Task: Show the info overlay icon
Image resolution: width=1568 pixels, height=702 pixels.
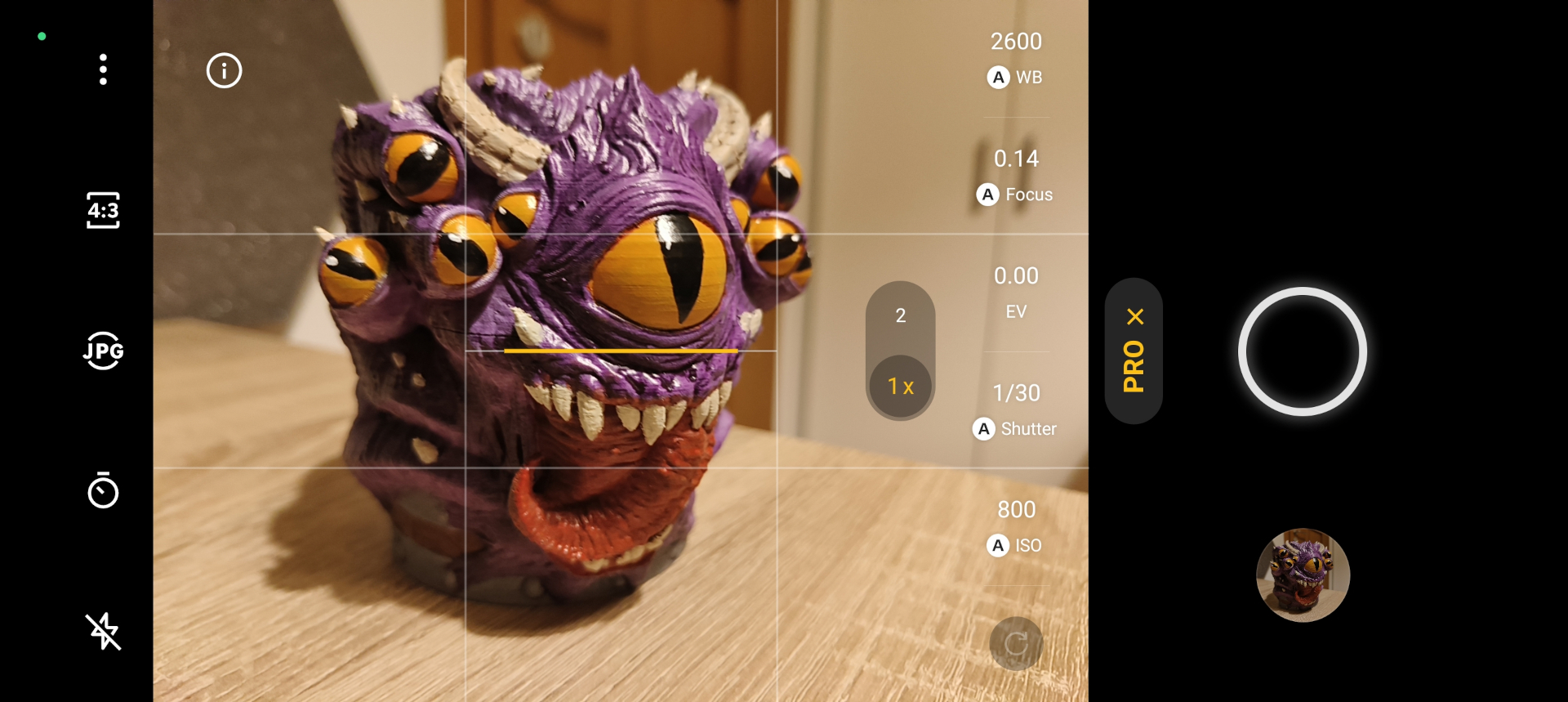Action: pyautogui.click(x=224, y=70)
